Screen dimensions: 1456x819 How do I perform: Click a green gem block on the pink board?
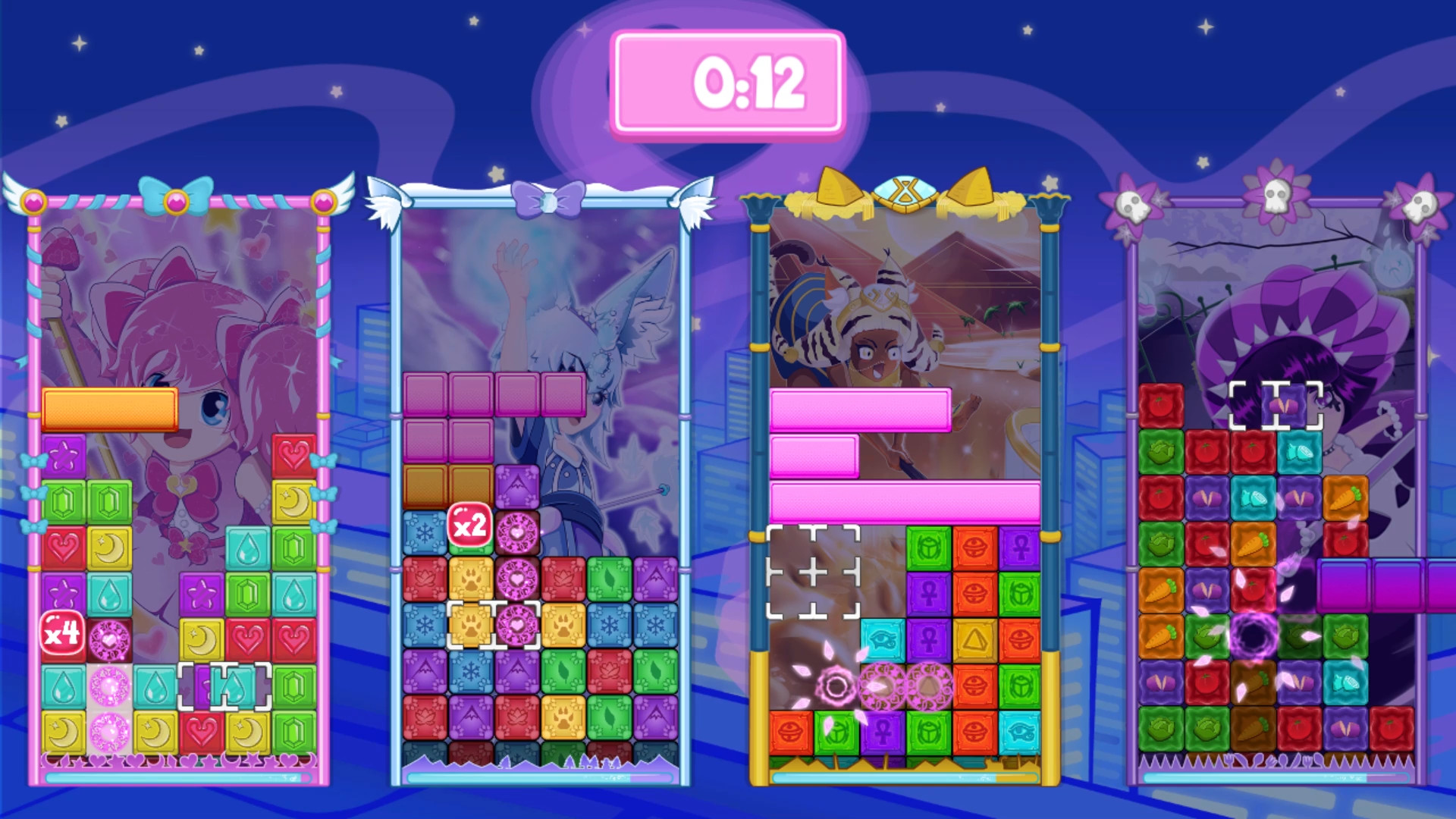click(x=63, y=500)
